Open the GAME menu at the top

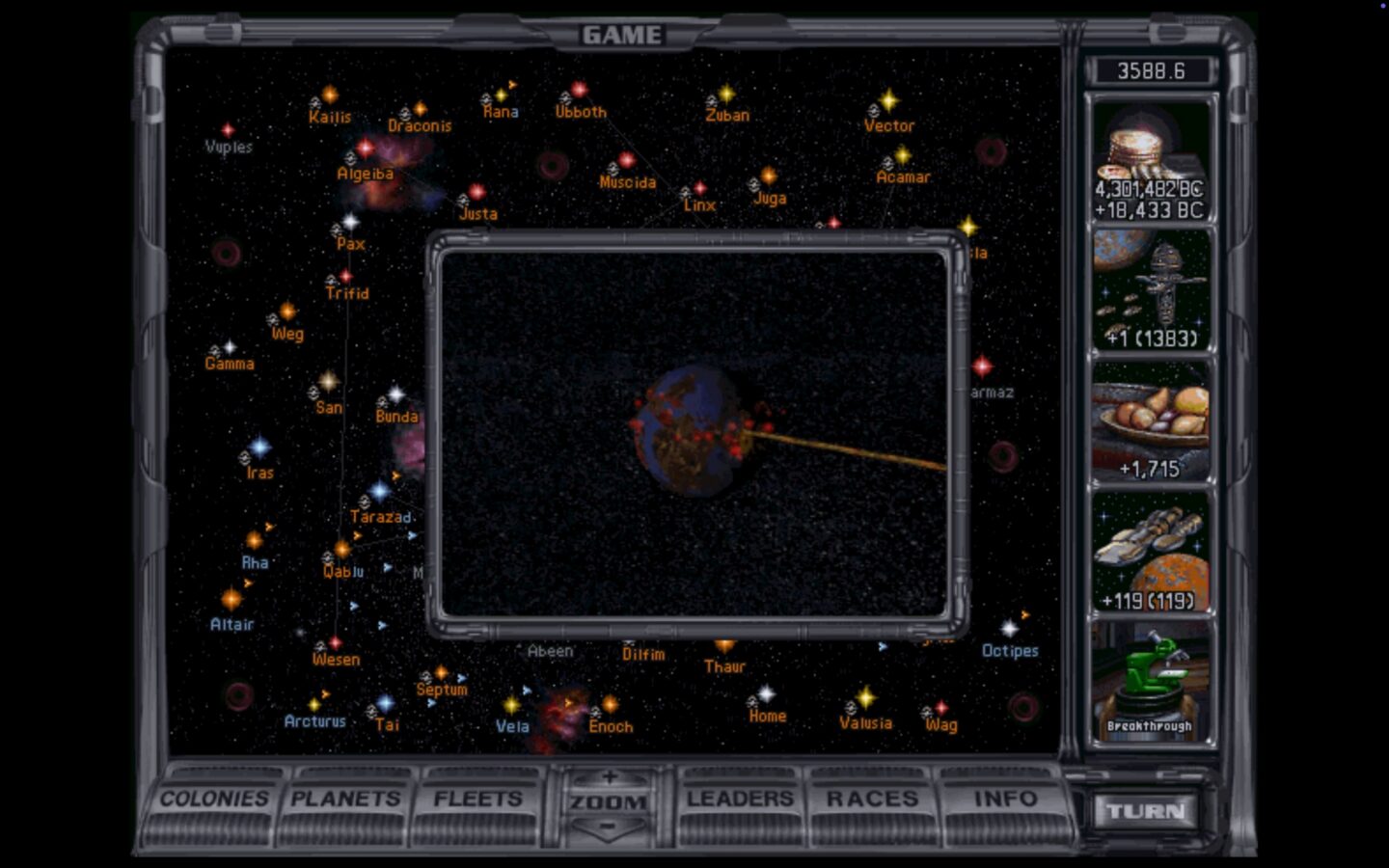[x=622, y=34]
